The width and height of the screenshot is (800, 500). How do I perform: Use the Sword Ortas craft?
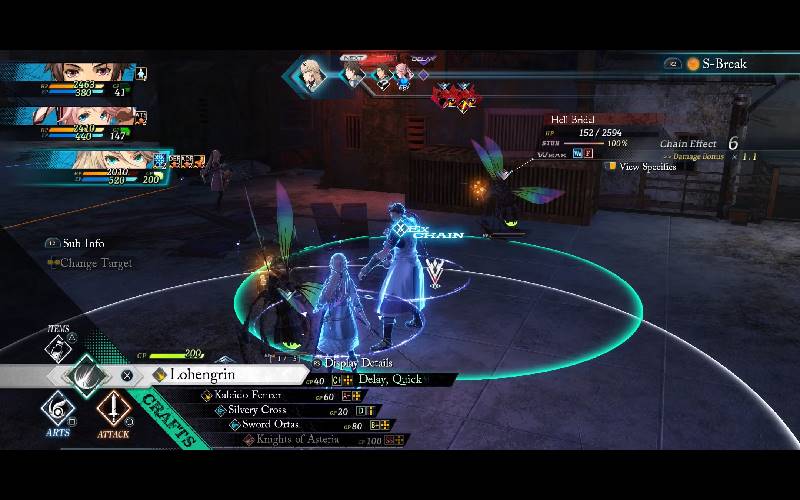pyautogui.click(x=270, y=425)
